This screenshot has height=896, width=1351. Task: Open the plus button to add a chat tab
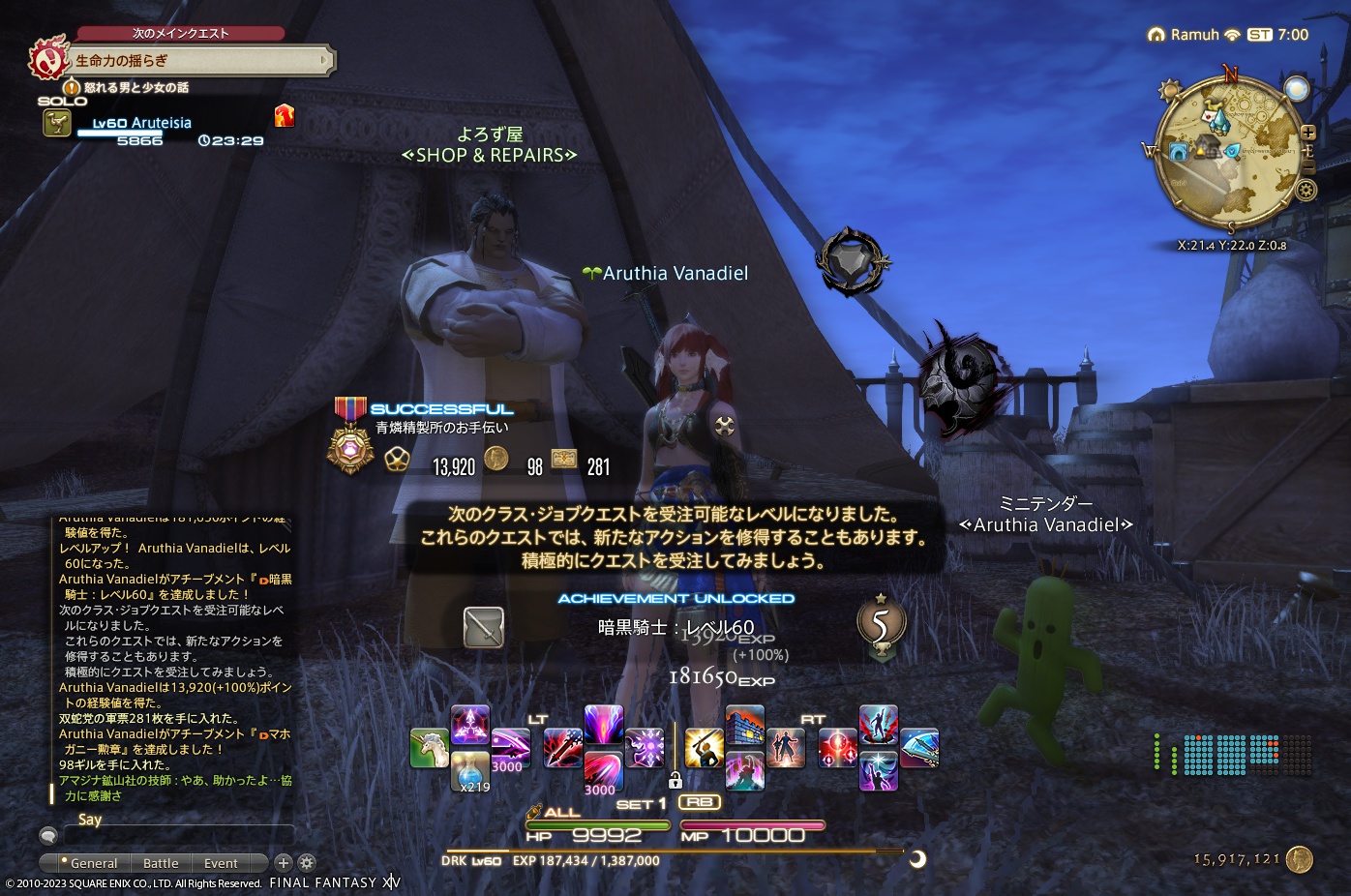tap(285, 862)
